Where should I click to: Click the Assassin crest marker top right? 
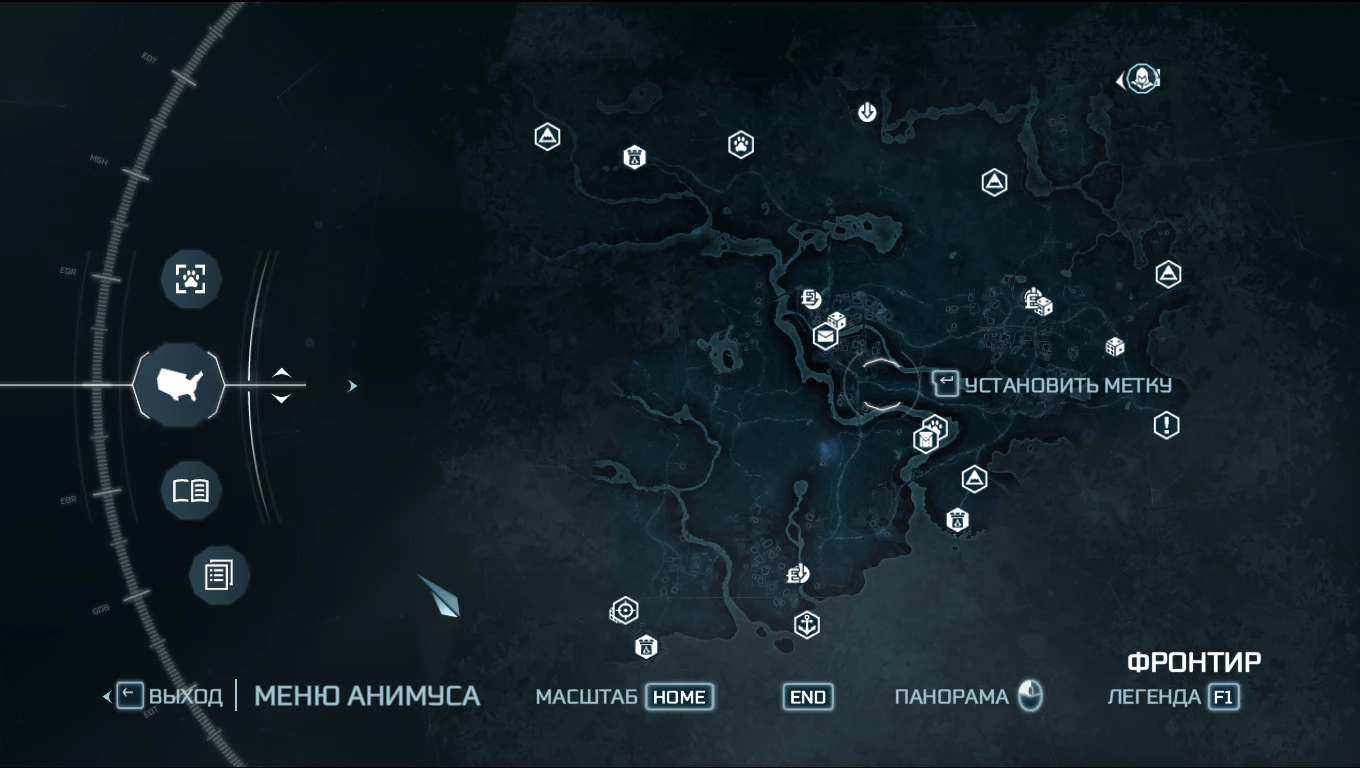1140,78
